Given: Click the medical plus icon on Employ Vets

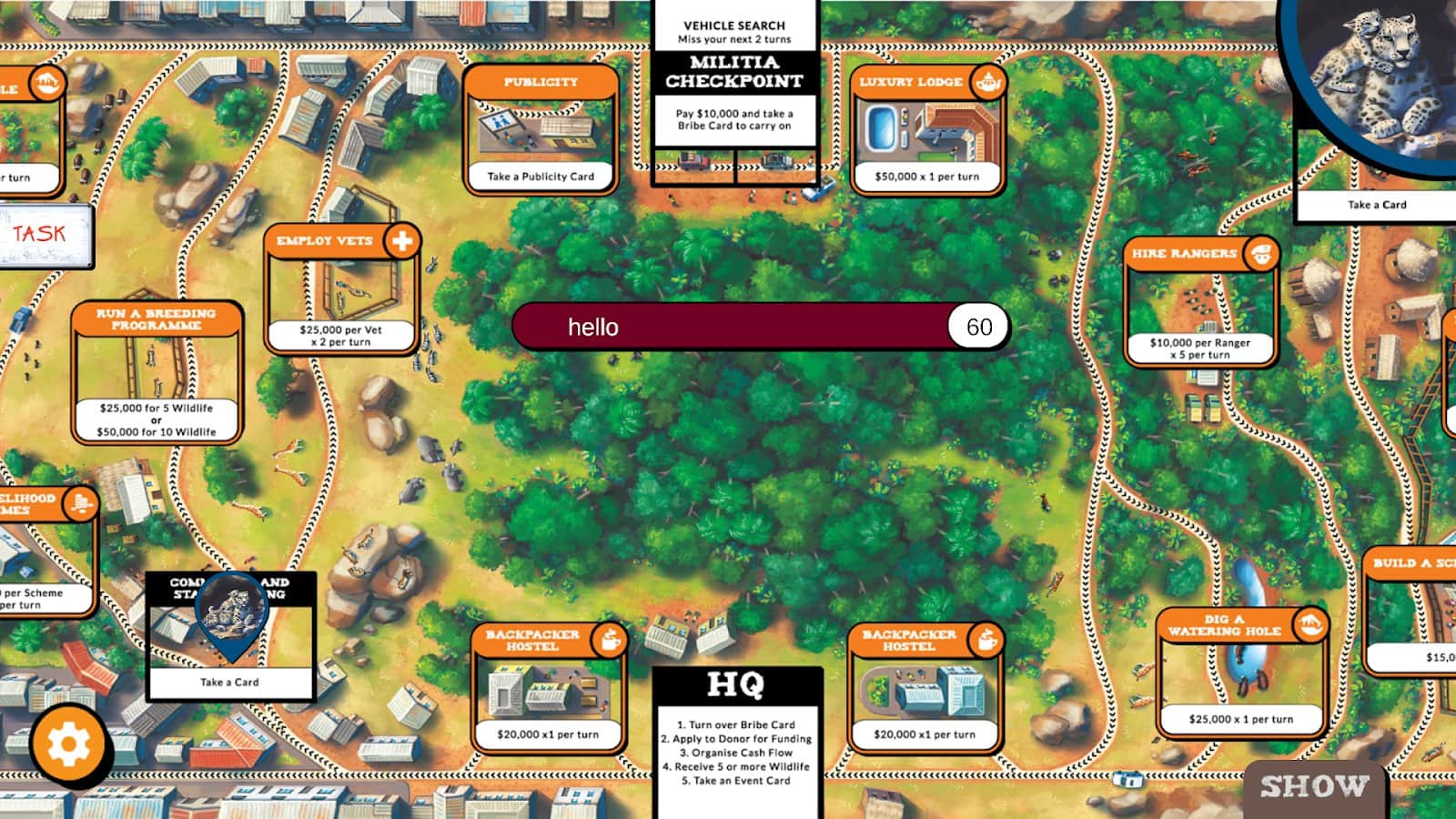Looking at the screenshot, I should pos(404,241).
